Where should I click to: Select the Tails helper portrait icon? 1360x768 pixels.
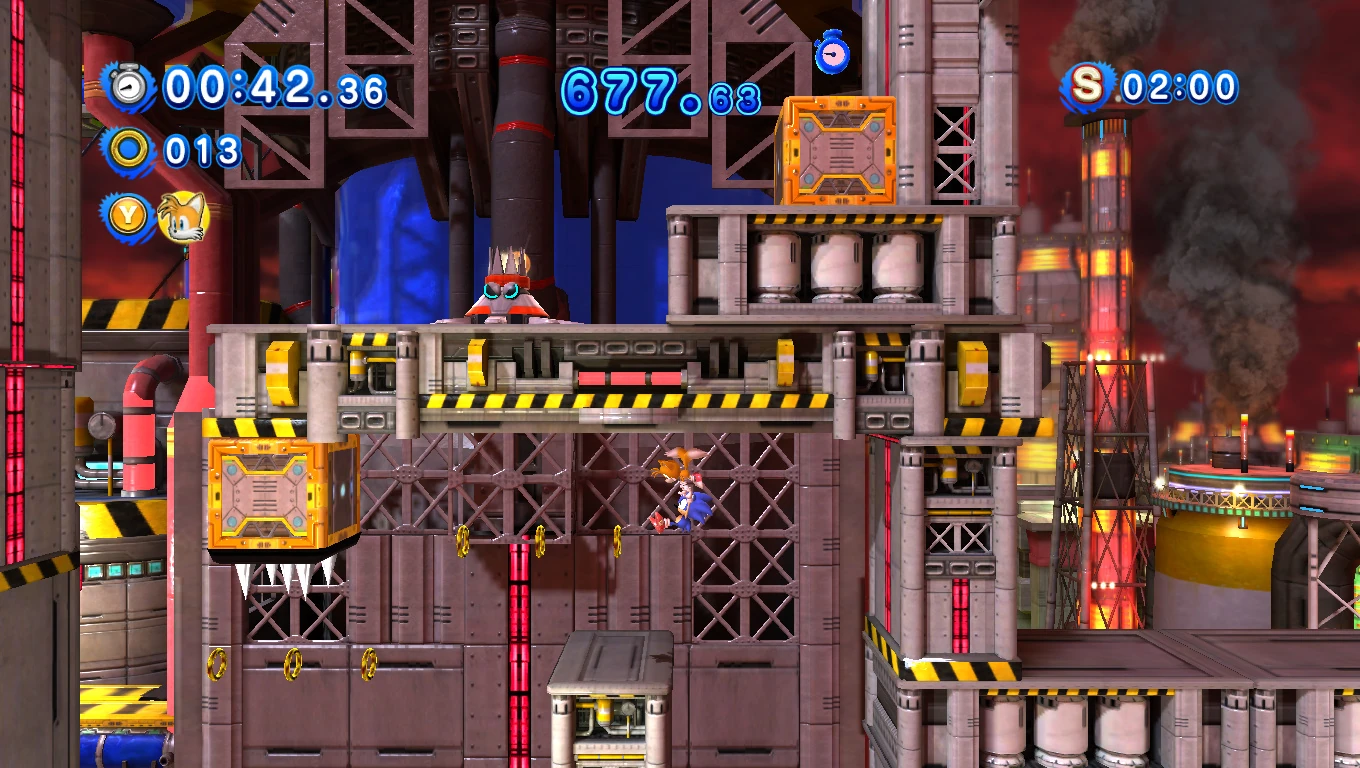[184, 216]
